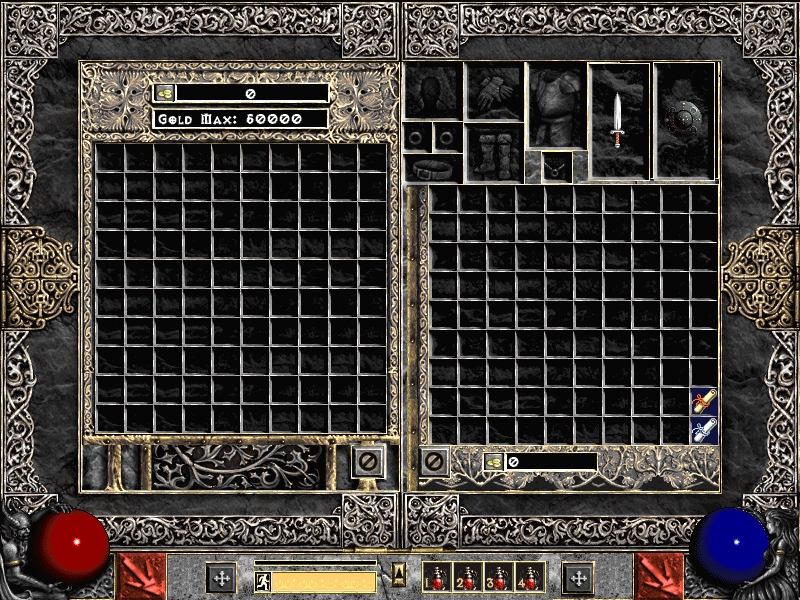Click the four-arrow button right of the belt
Screen dimensions: 800x600
(x=577, y=578)
